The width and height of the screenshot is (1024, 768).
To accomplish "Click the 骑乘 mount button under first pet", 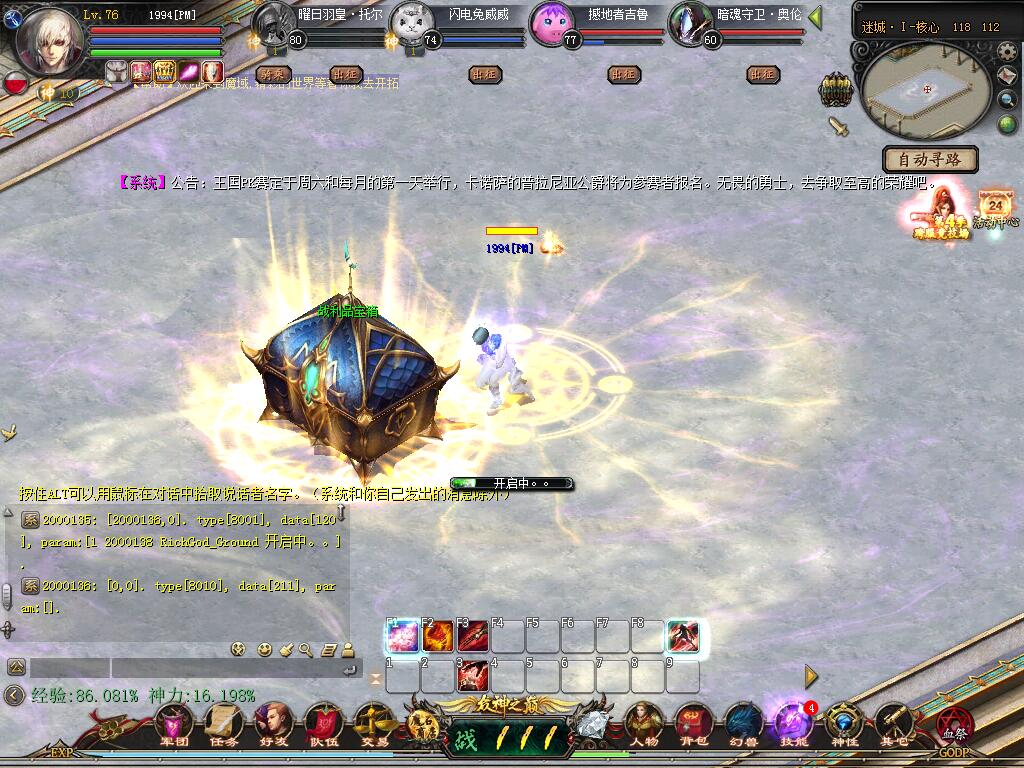I will [x=274, y=74].
